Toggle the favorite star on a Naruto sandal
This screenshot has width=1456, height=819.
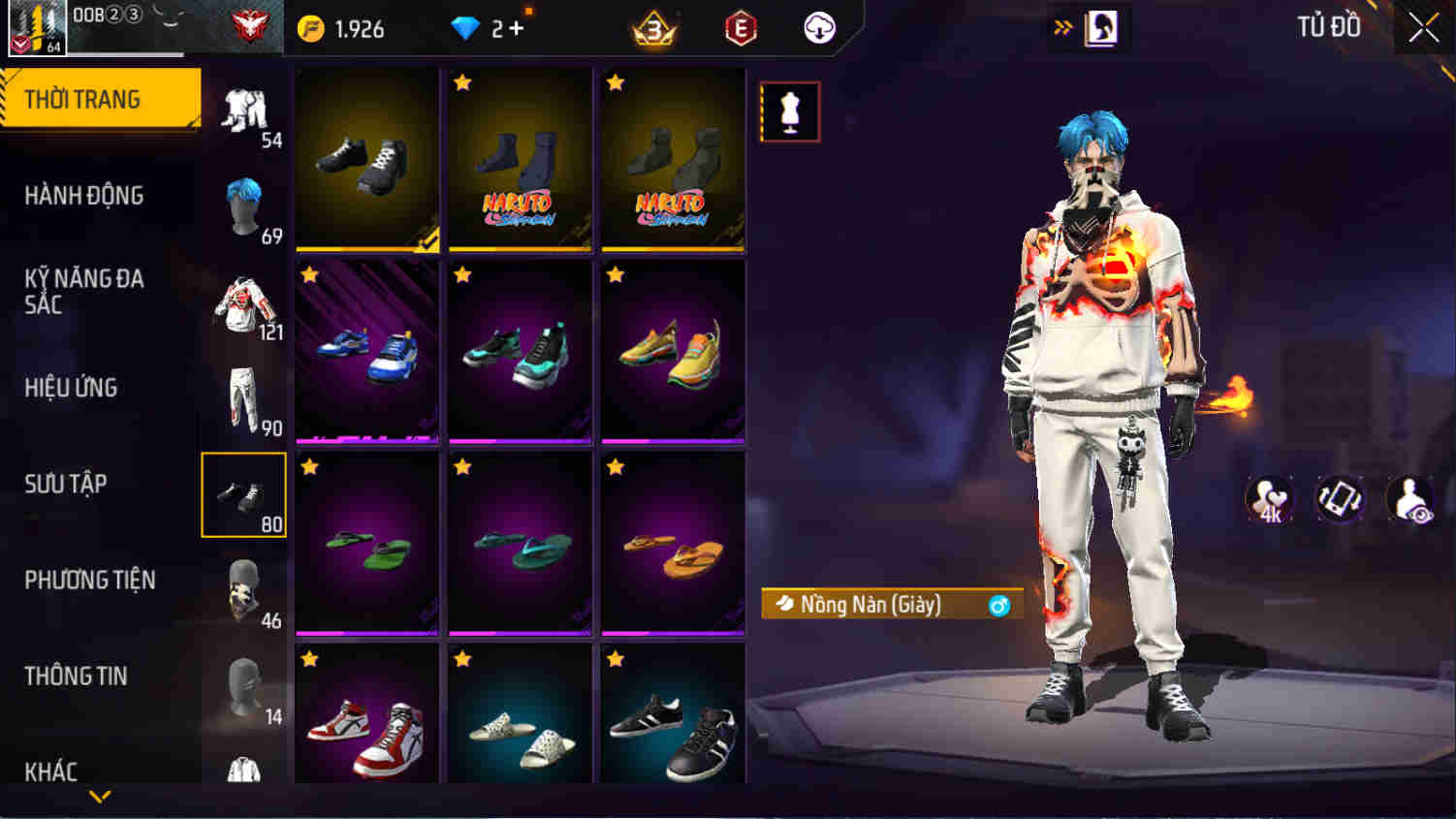tap(460, 84)
